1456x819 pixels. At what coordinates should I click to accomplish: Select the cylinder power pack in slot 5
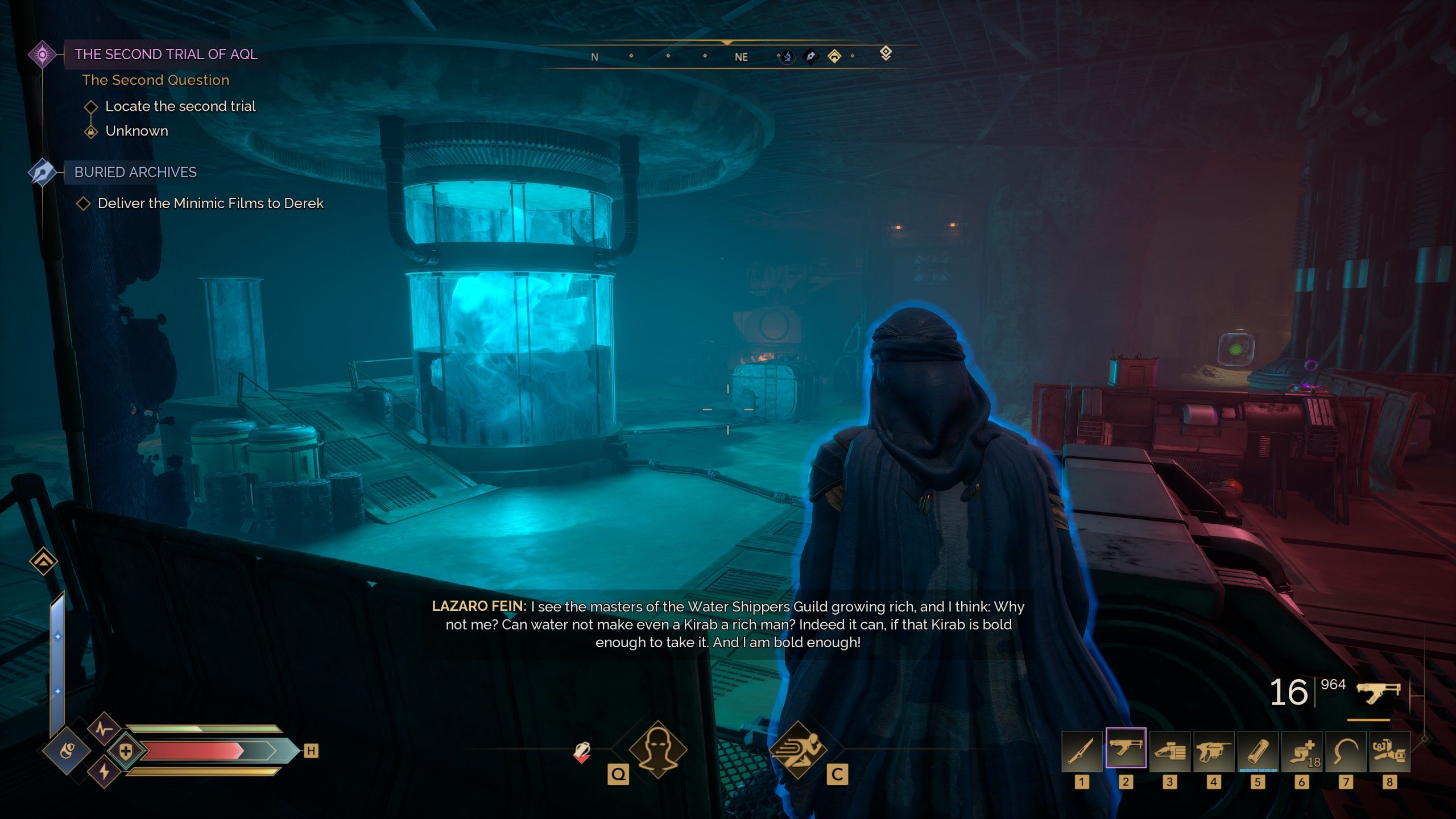click(1258, 751)
